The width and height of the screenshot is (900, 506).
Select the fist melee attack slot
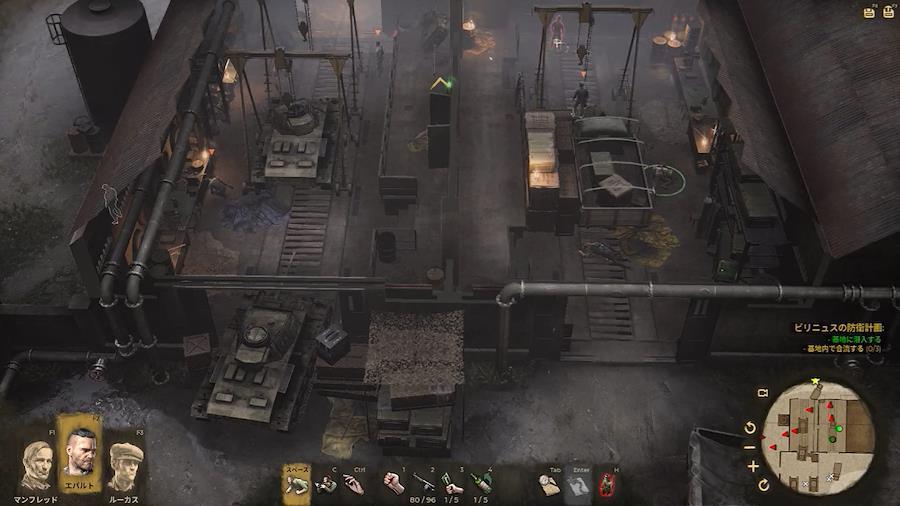(394, 484)
